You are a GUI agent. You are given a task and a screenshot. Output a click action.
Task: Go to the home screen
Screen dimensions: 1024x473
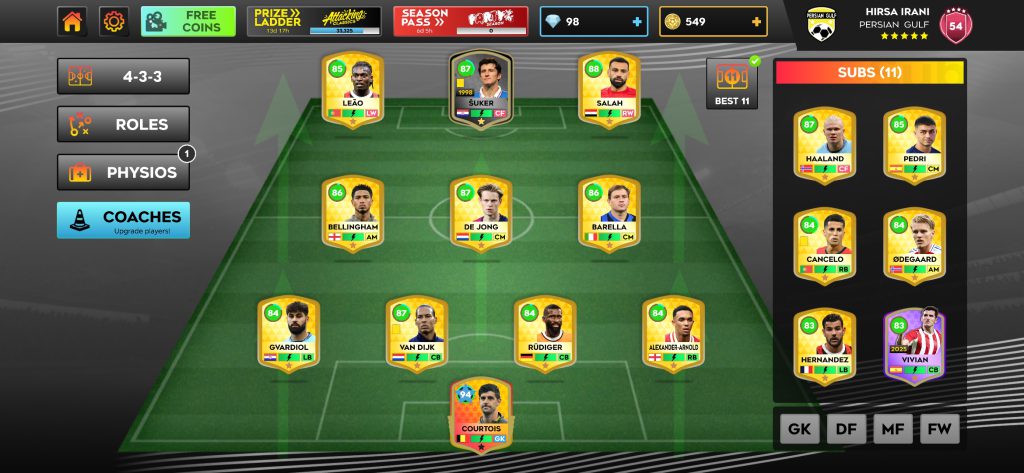click(72, 21)
